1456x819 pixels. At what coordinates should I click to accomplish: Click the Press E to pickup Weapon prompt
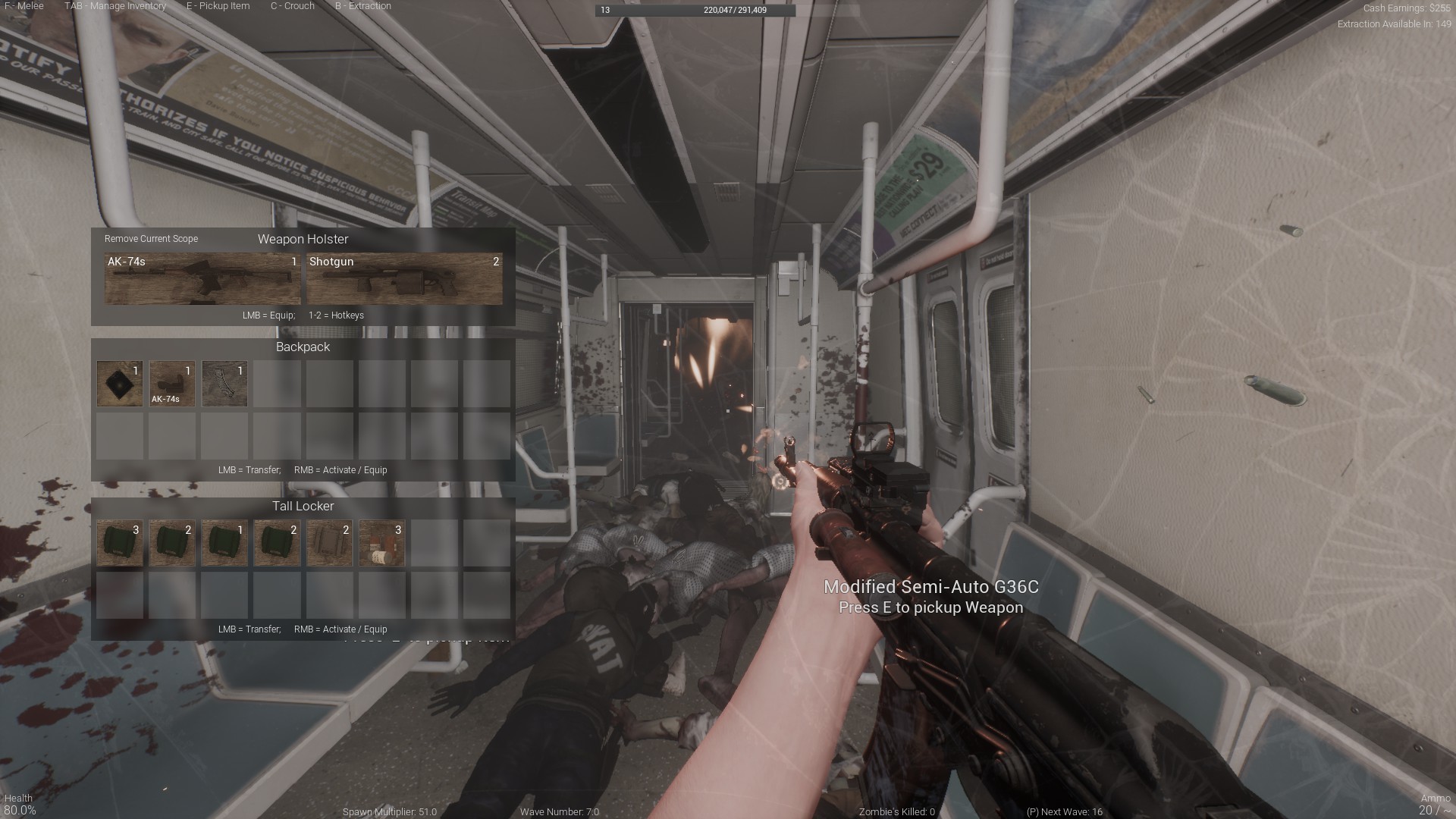930,607
